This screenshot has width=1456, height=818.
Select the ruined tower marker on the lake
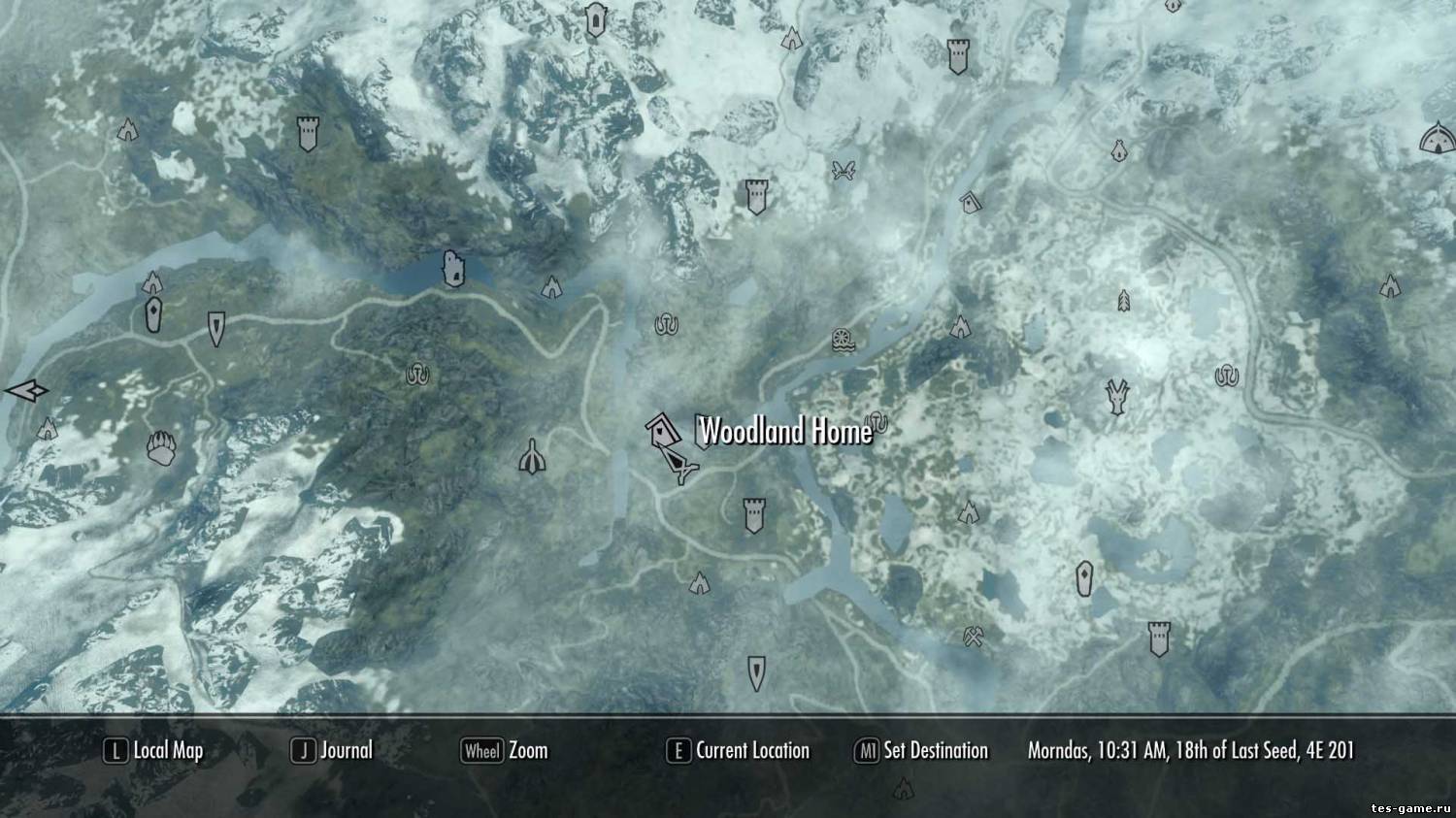(451, 268)
